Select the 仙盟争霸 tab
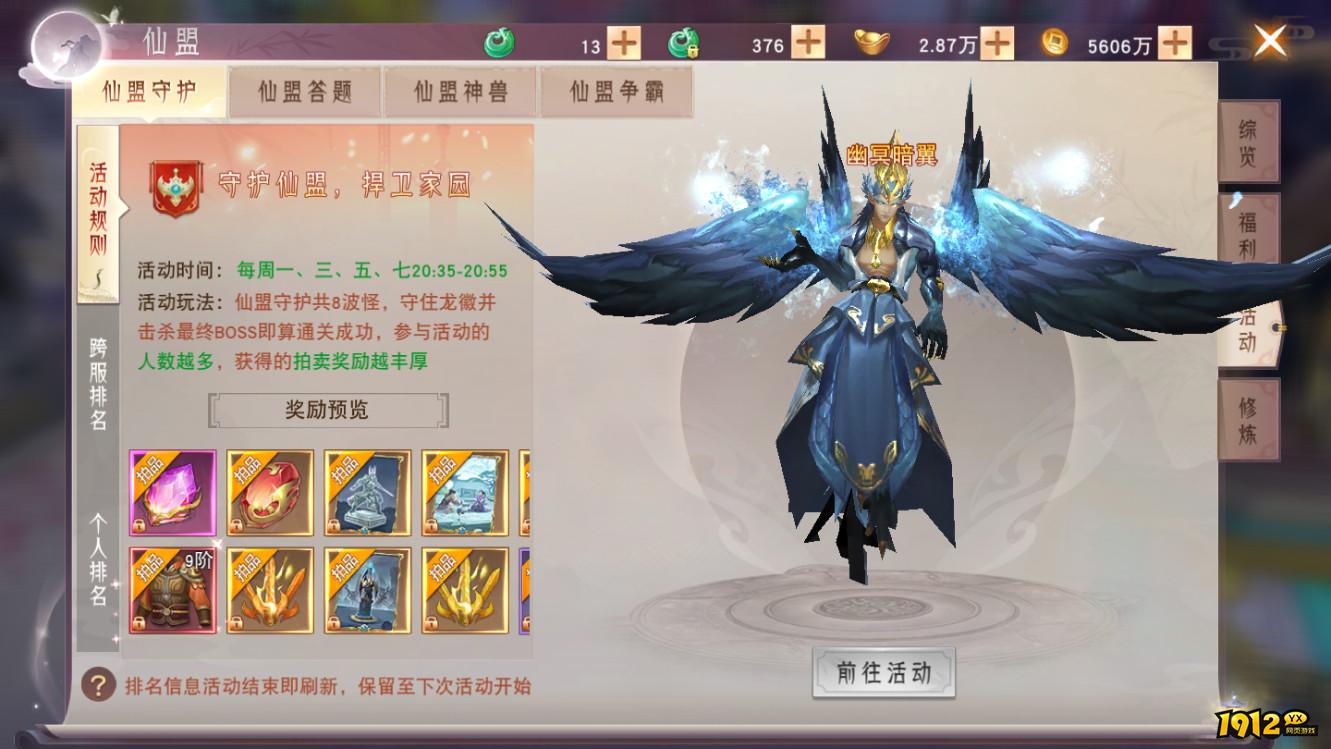Screen dimensions: 1331x749 (x=617, y=91)
